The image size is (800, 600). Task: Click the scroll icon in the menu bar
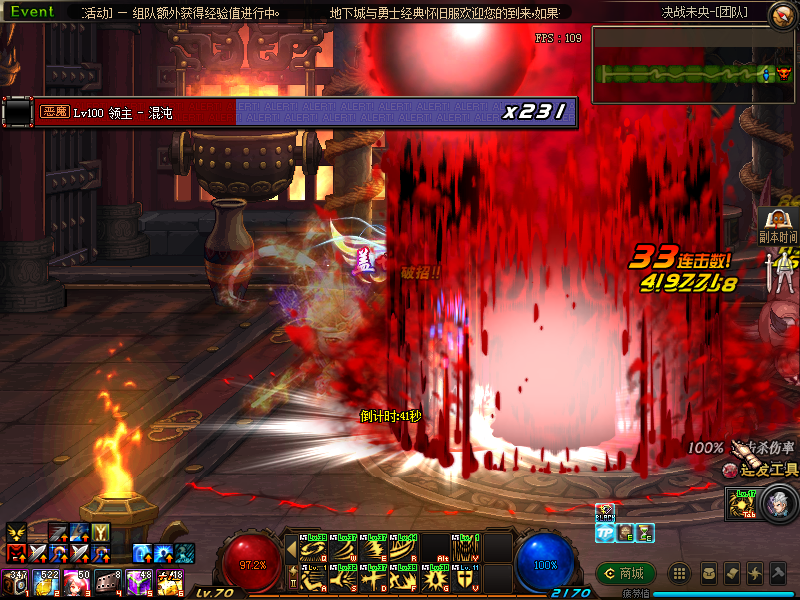[x=733, y=573]
